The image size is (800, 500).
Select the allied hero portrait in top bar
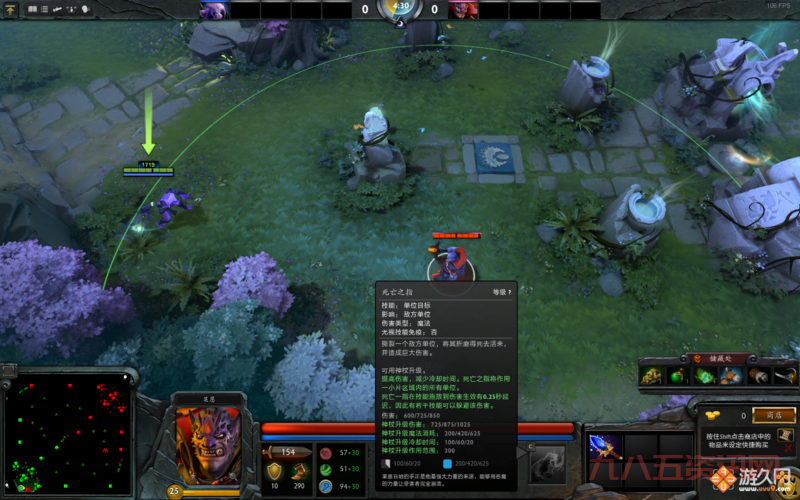tap(212, 10)
